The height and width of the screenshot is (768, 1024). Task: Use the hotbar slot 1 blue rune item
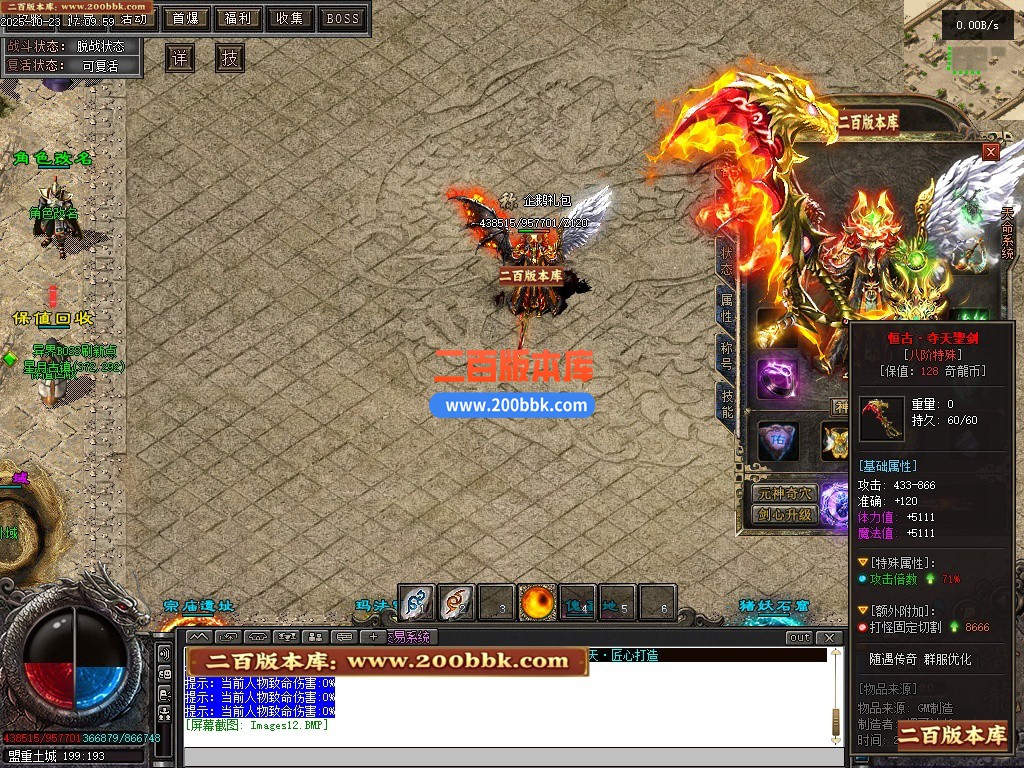tap(417, 602)
